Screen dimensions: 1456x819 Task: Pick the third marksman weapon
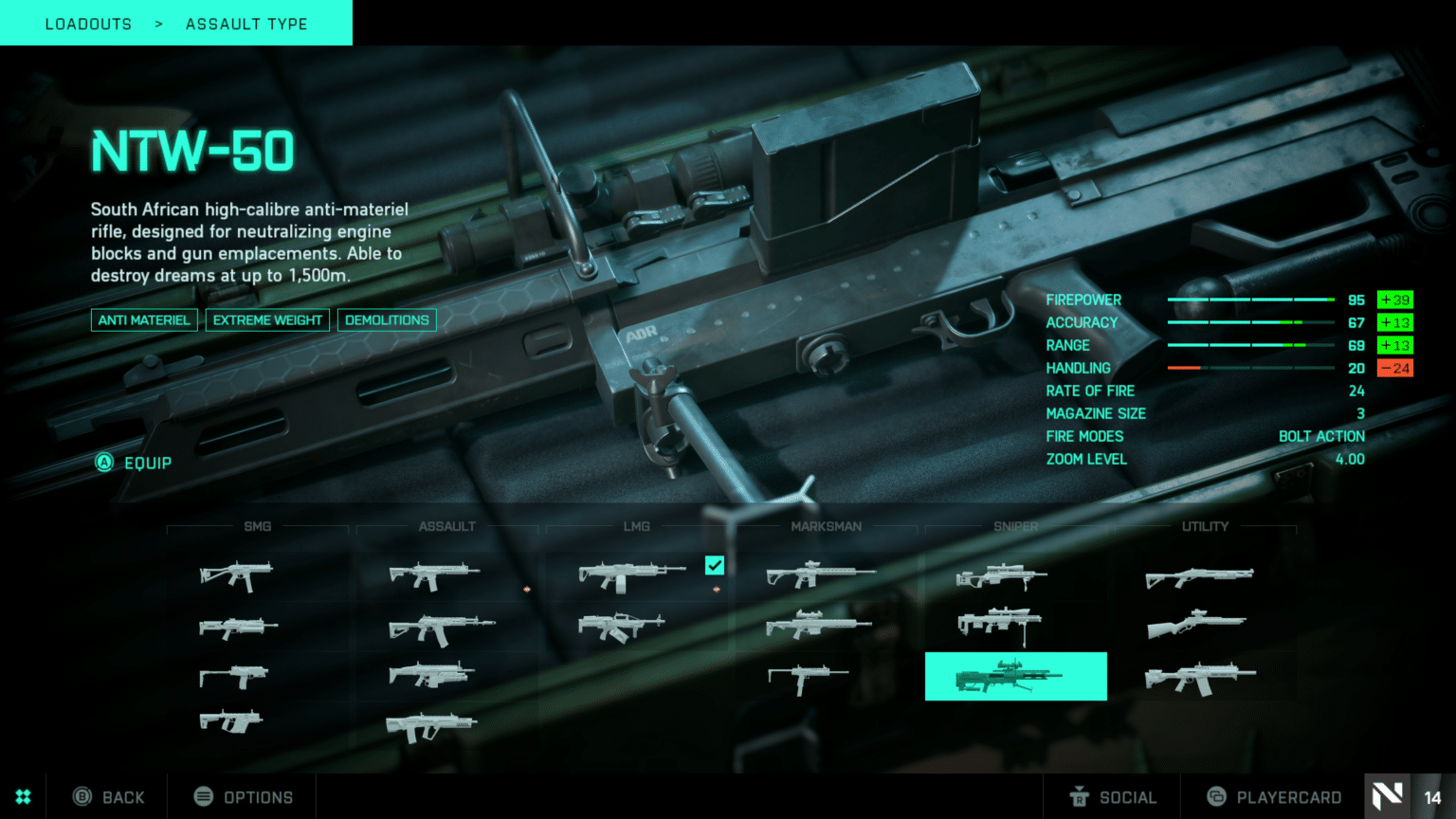pos(808,677)
